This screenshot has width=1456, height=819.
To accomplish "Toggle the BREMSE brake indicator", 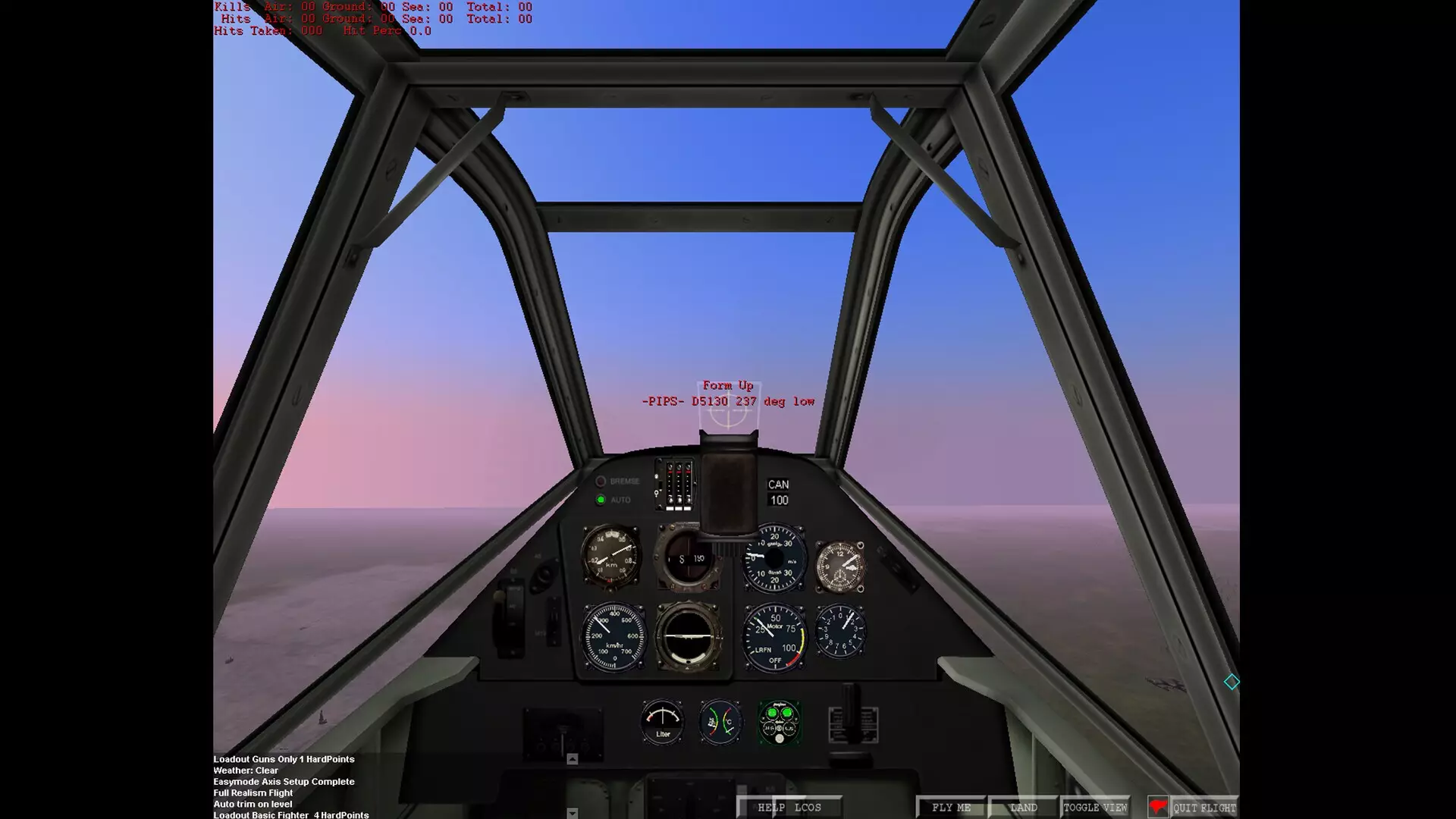I will click(603, 481).
